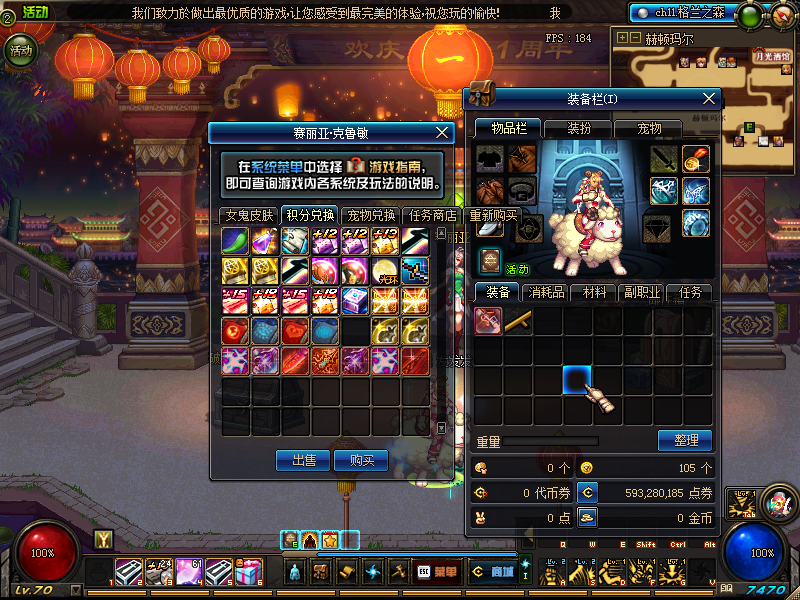Open the 宠物 pet tab
This screenshot has width=800, height=600.
(x=650, y=128)
